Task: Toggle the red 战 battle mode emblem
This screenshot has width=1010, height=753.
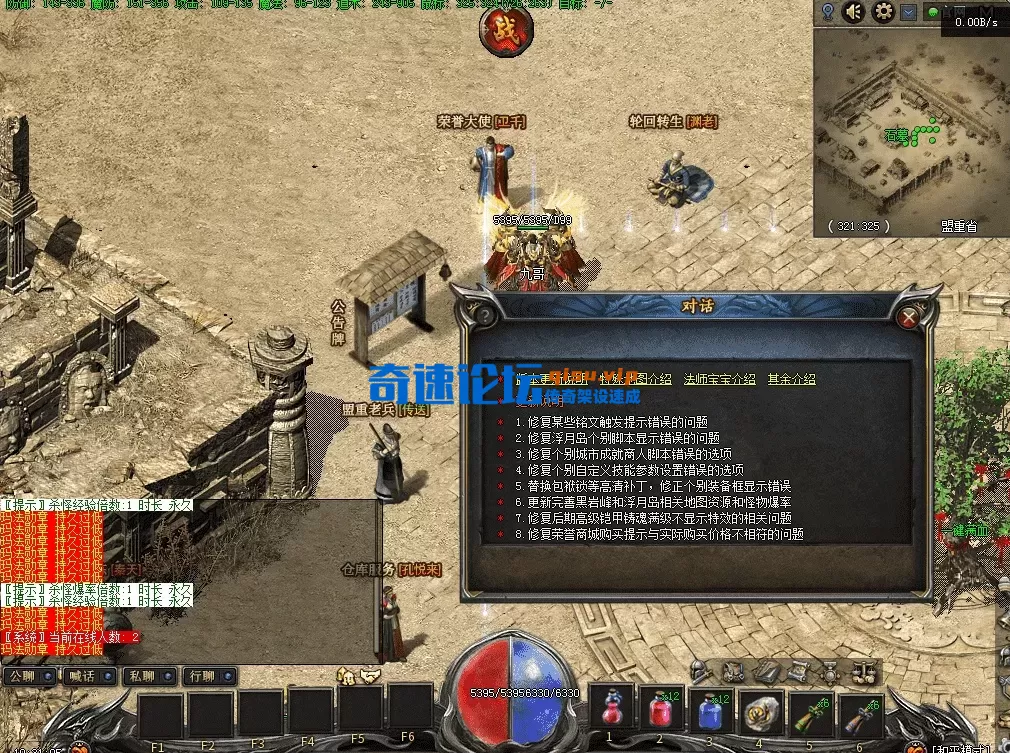Action: coord(506,31)
